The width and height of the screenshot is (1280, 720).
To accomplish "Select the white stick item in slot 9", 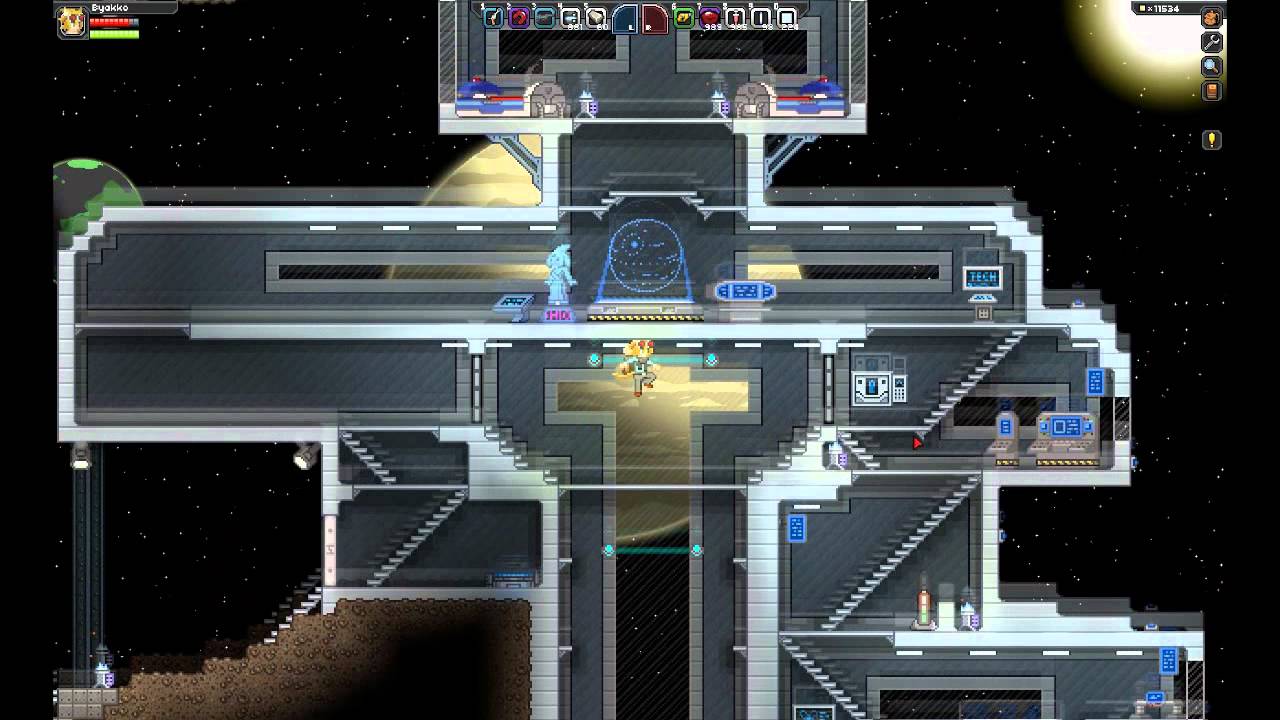I will (x=761, y=17).
